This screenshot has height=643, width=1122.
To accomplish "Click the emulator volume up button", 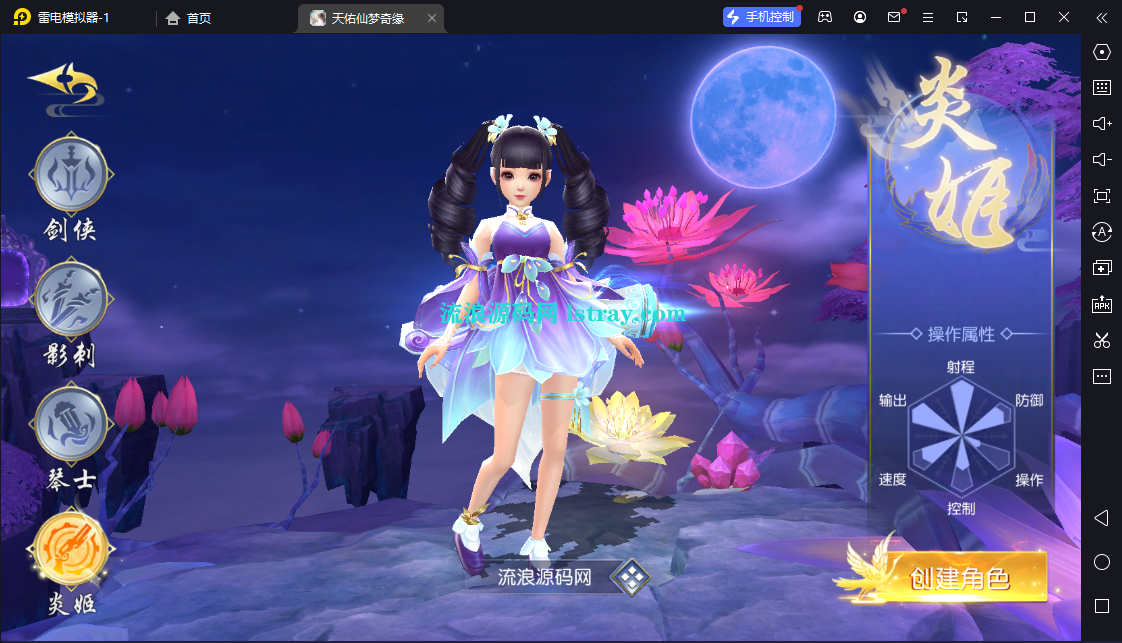I will pyautogui.click(x=1102, y=123).
